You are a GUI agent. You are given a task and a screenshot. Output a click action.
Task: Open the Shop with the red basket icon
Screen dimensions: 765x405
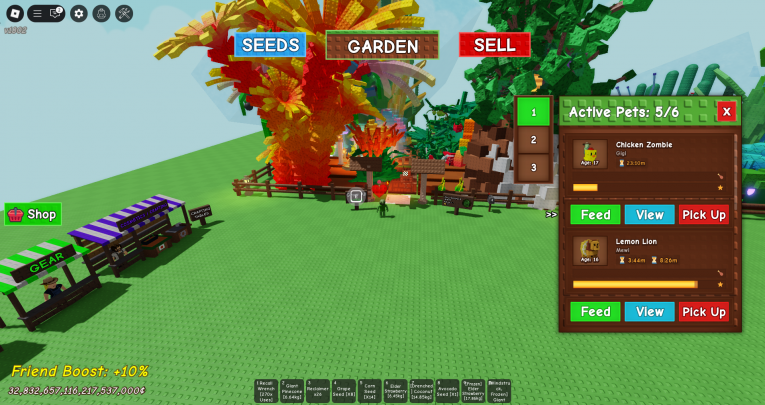click(x=33, y=214)
